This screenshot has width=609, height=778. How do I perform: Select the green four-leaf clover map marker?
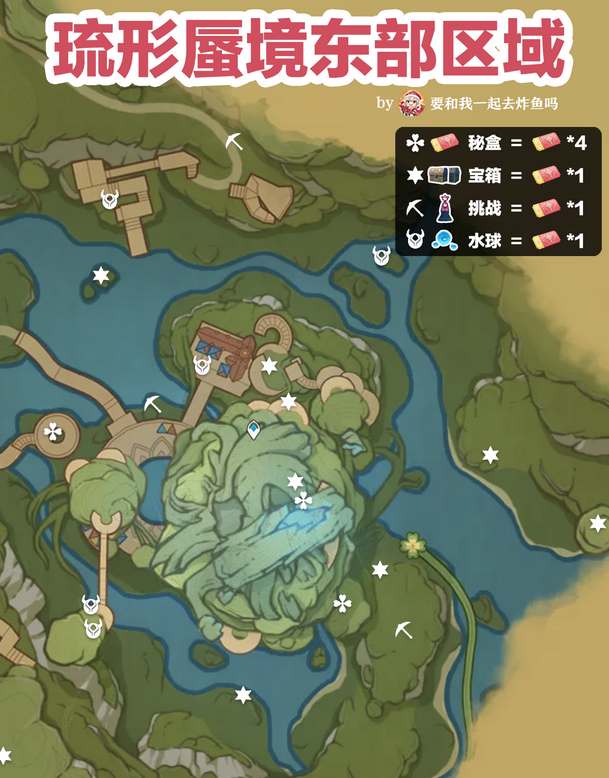coord(411,544)
